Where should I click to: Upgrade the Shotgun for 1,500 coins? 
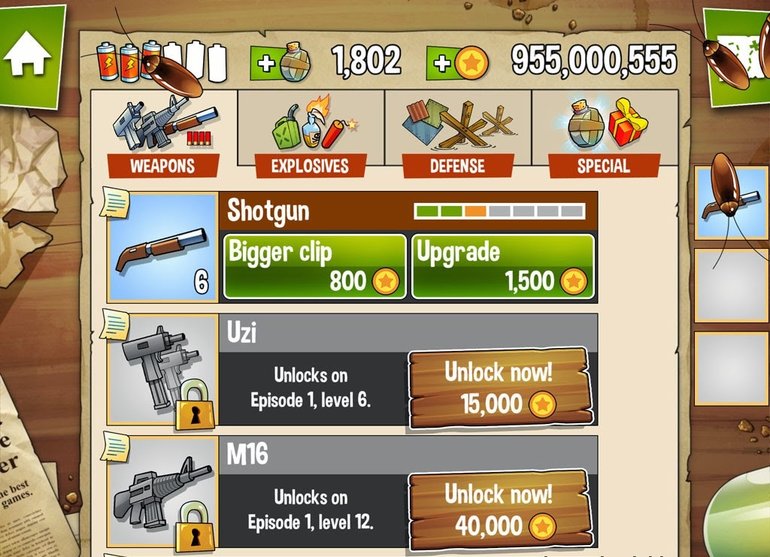503,266
